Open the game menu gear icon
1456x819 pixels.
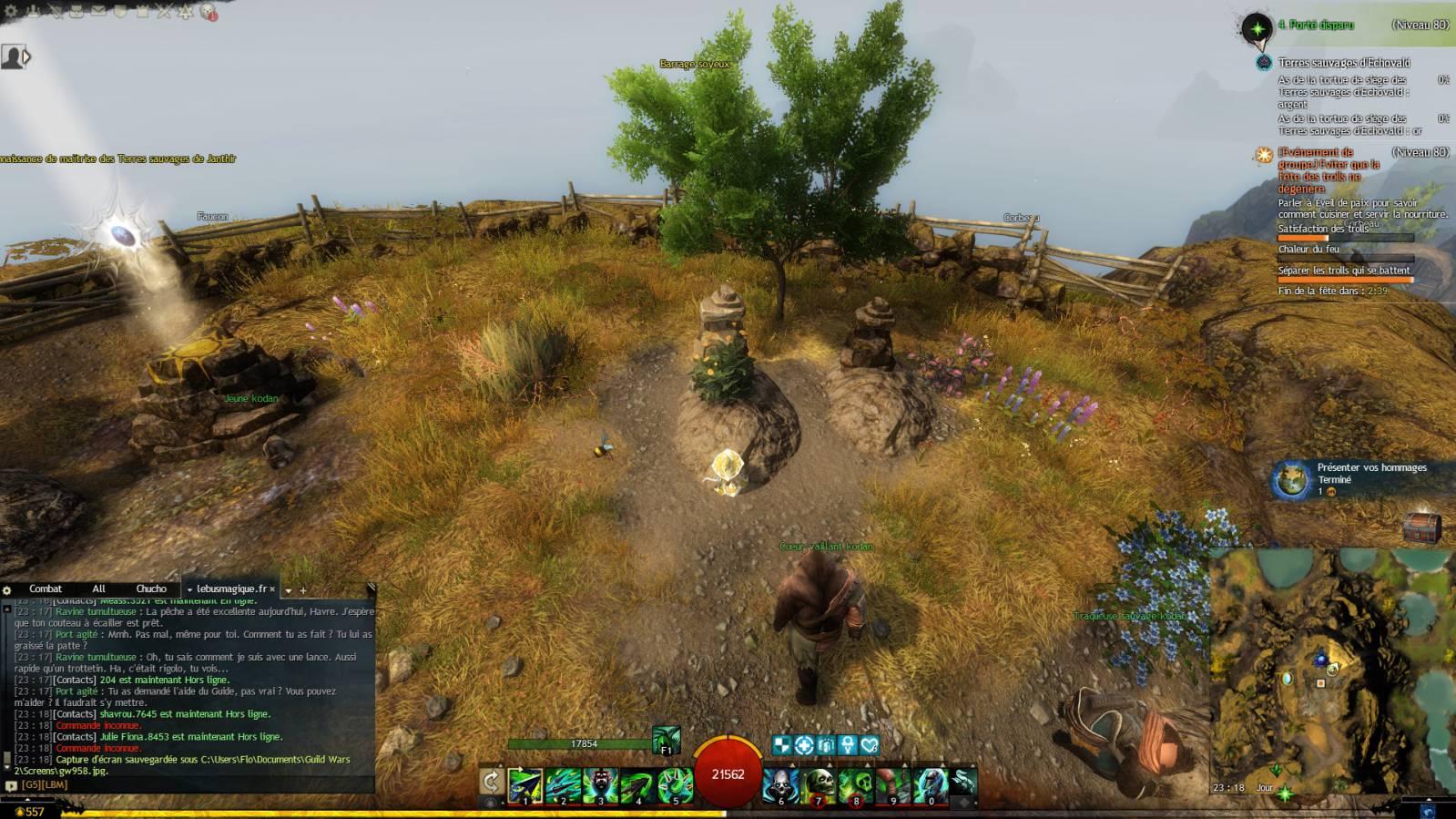[11, 11]
